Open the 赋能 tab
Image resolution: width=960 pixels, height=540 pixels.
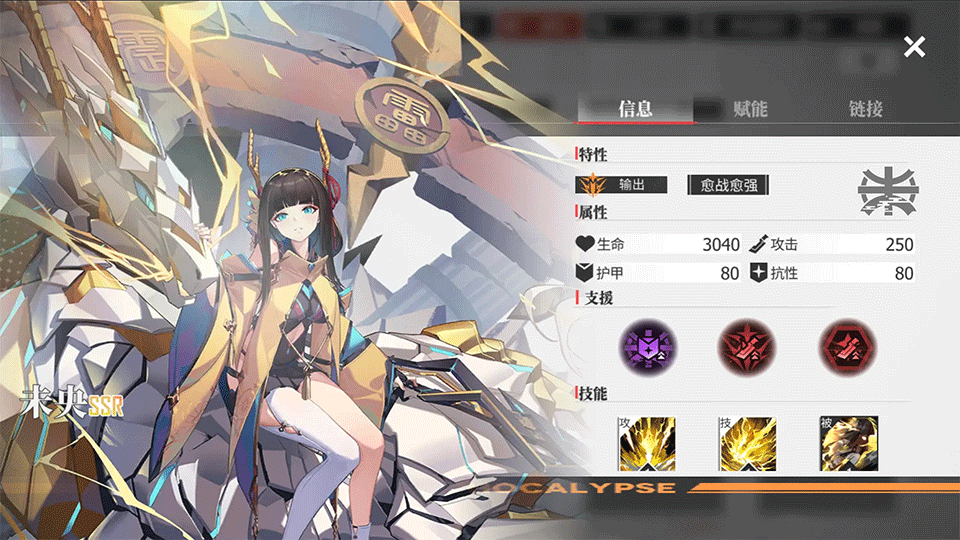pos(750,109)
